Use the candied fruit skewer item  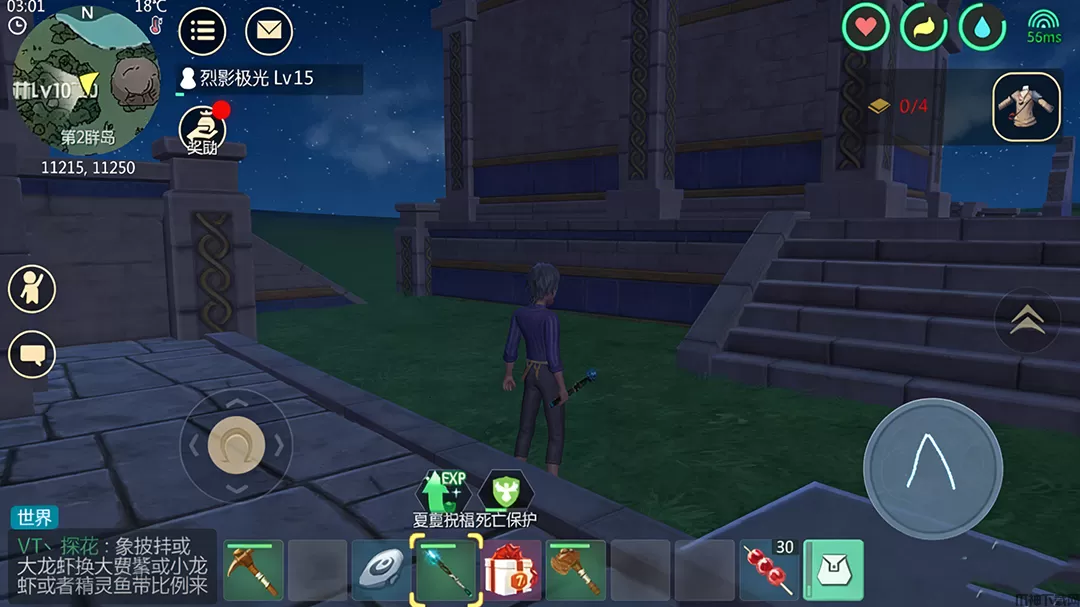(x=768, y=571)
